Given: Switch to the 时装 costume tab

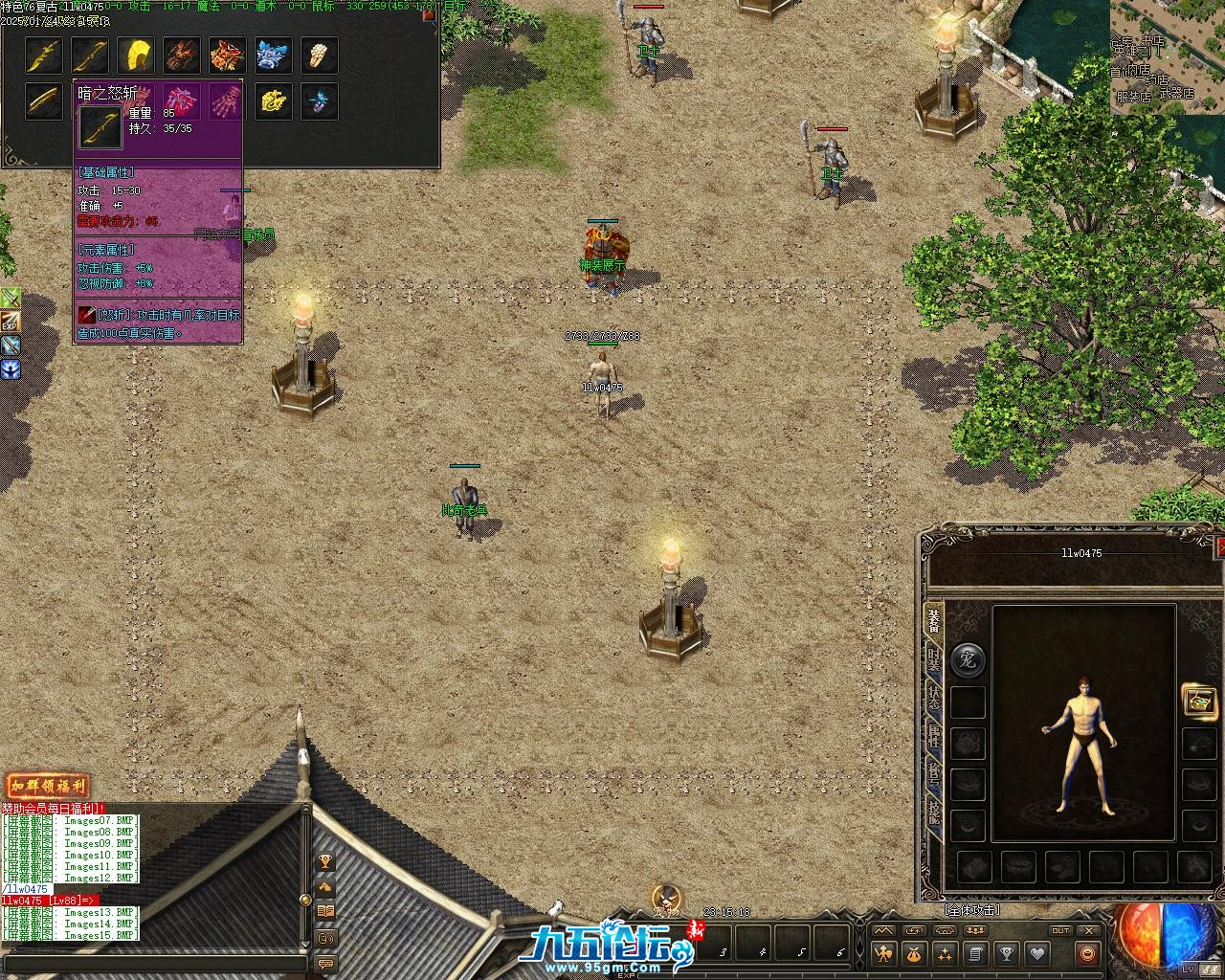Looking at the screenshot, I should 933,663.
